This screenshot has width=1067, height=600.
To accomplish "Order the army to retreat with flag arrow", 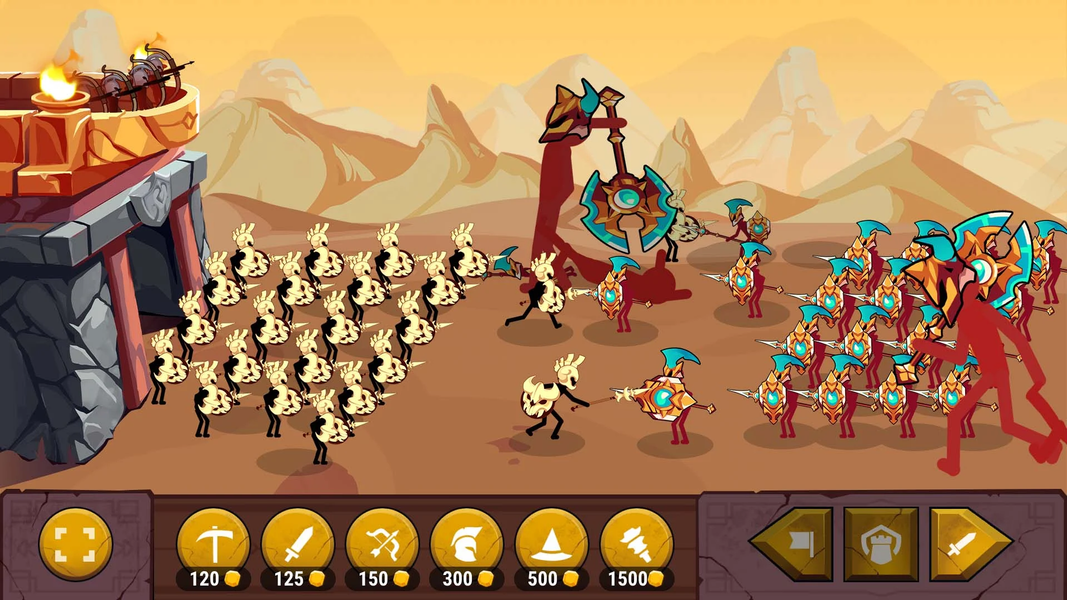I will click(x=792, y=545).
